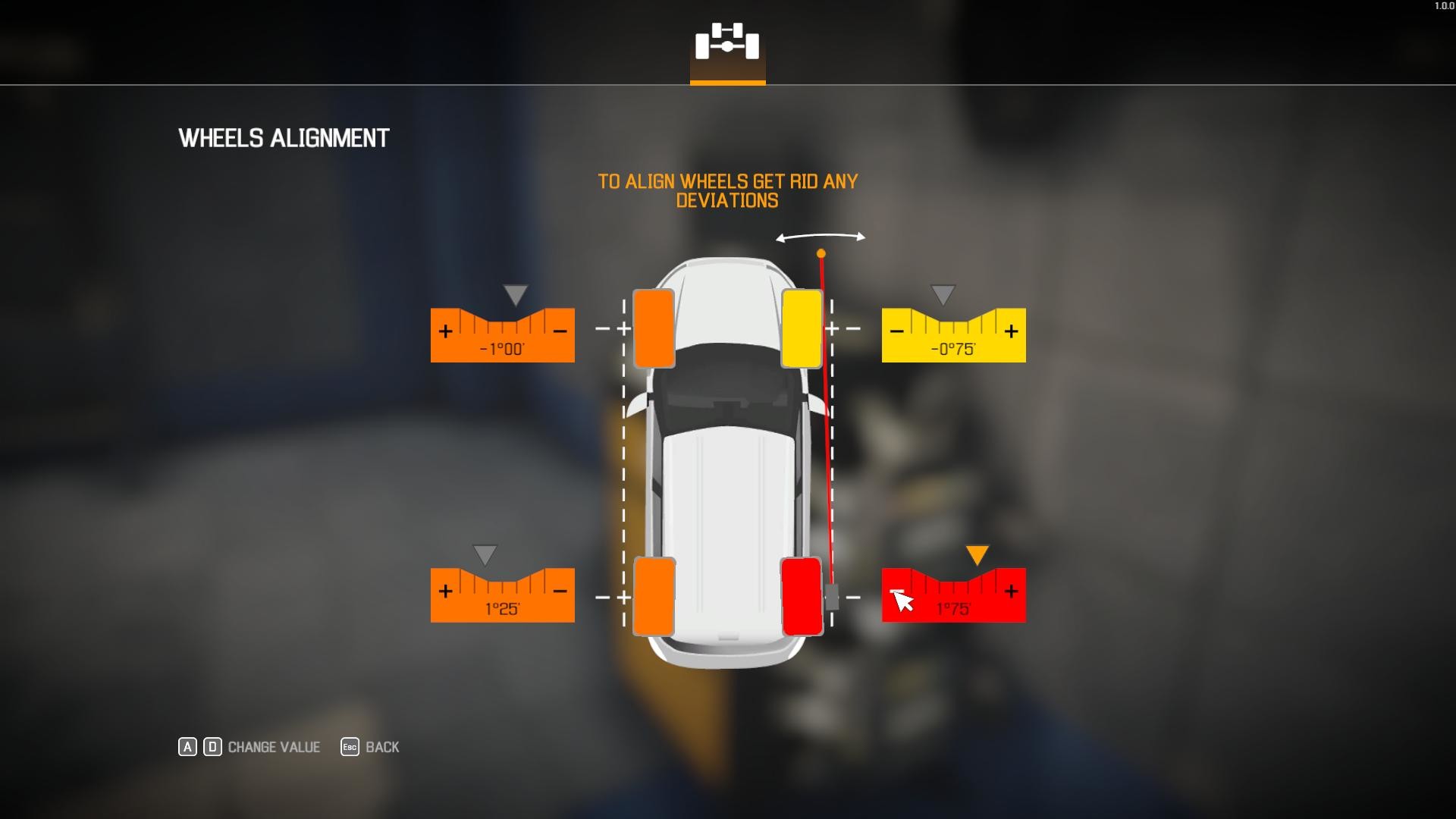1456x819 pixels.
Task: Click the wheel alignment axle icon at top
Action: 727,44
